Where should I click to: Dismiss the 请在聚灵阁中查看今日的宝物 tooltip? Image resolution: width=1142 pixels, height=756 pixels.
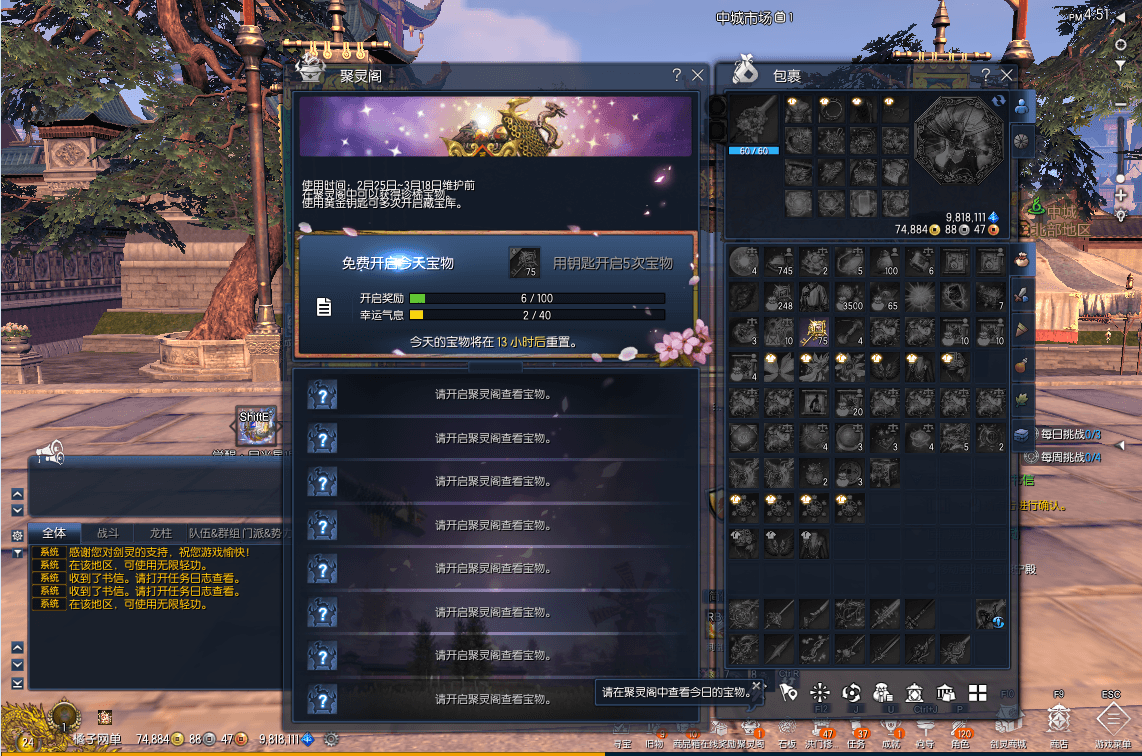757,687
